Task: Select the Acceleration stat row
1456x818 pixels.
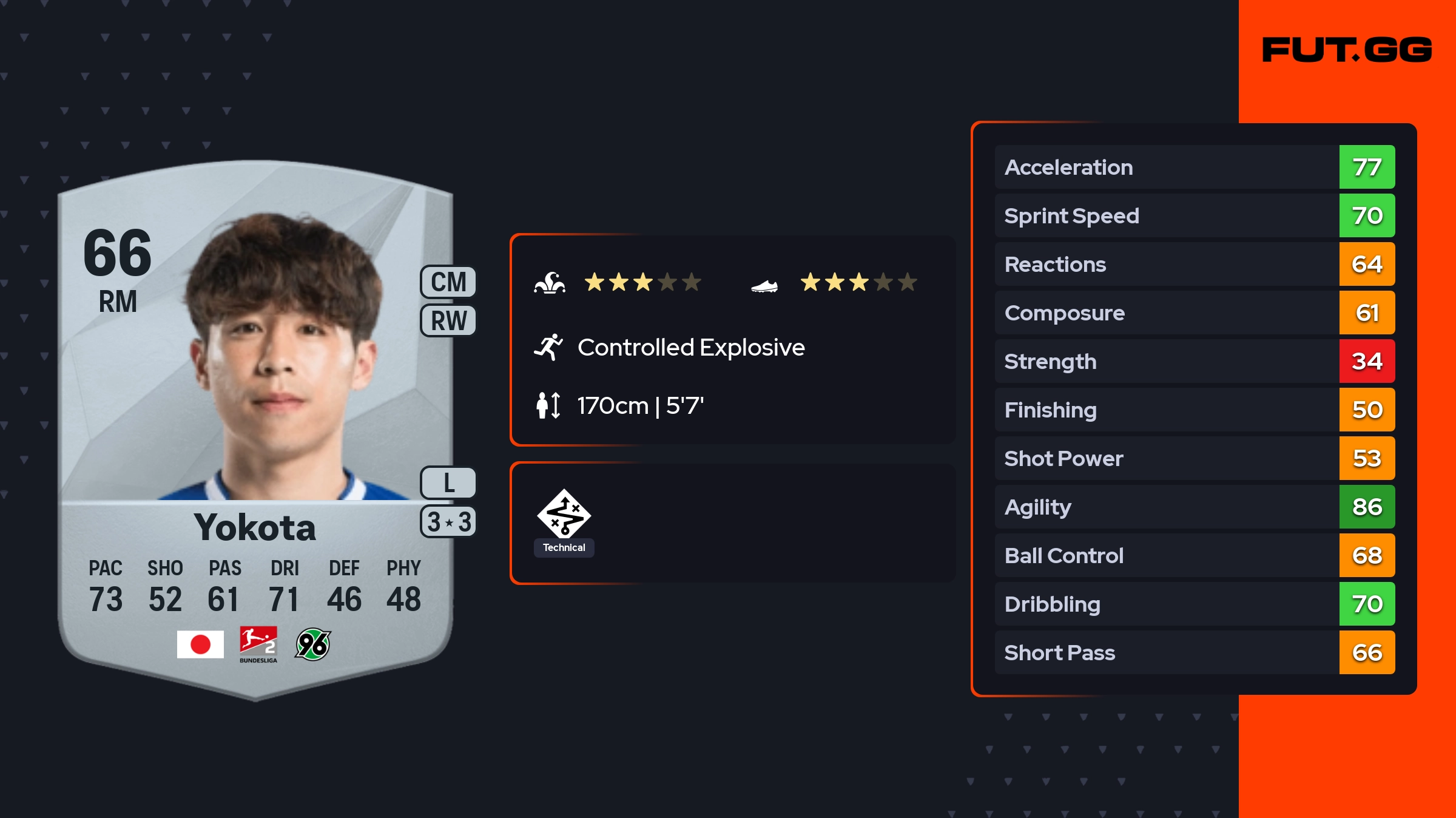Action: (x=1194, y=167)
